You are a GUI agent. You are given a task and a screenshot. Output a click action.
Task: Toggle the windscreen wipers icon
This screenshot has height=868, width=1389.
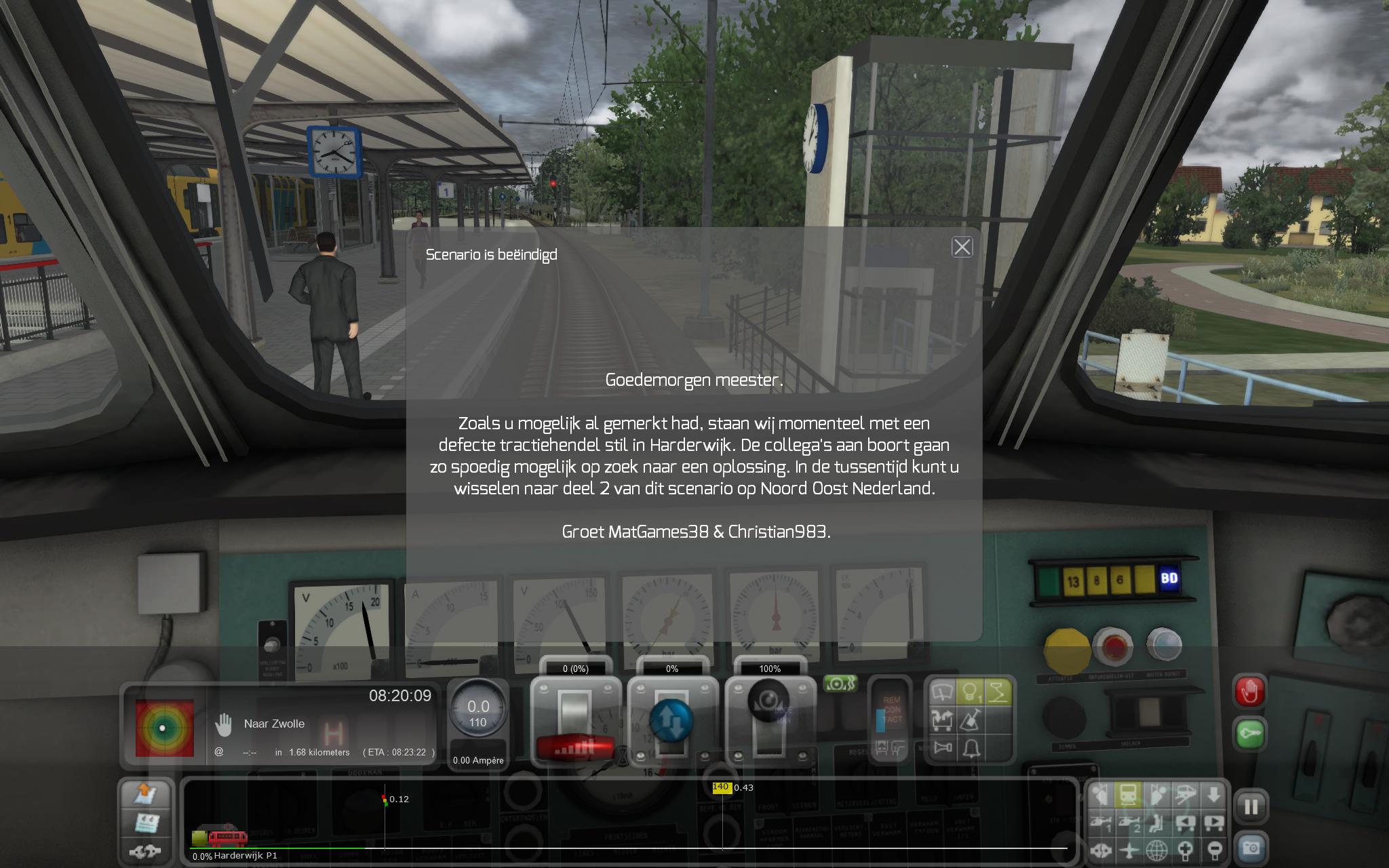942,693
